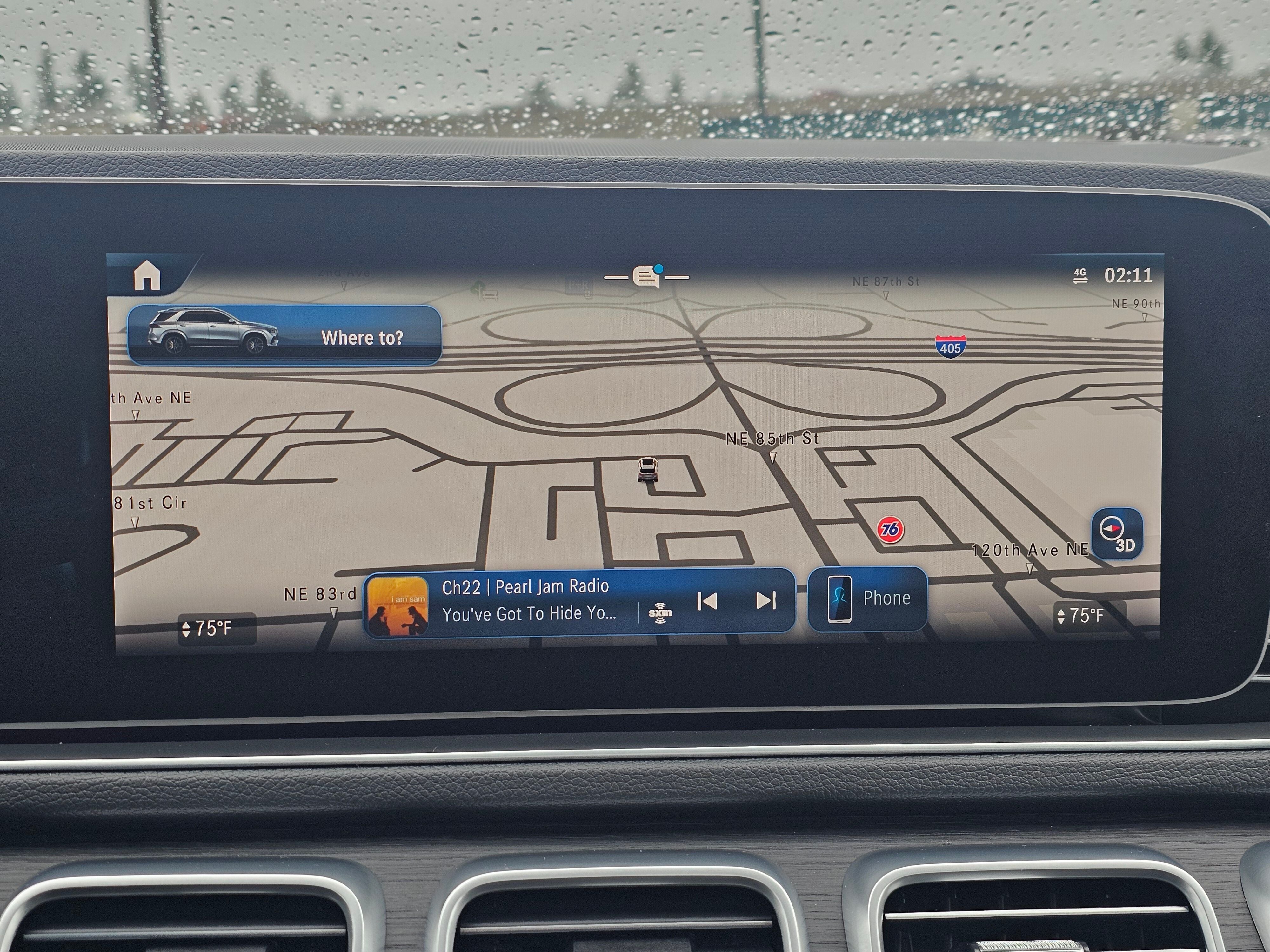
Task: Open the Ch22 Pearl Jam Radio media panel
Action: coord(528,600)
